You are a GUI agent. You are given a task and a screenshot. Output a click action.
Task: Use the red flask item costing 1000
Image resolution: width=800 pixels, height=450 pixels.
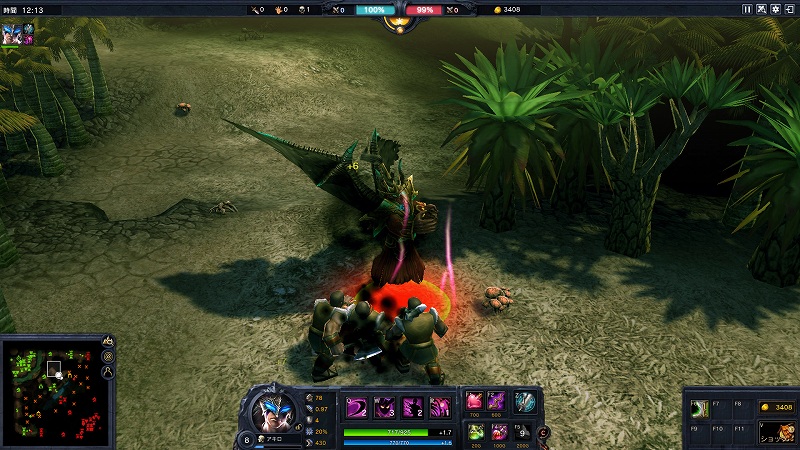click(497, 431)
